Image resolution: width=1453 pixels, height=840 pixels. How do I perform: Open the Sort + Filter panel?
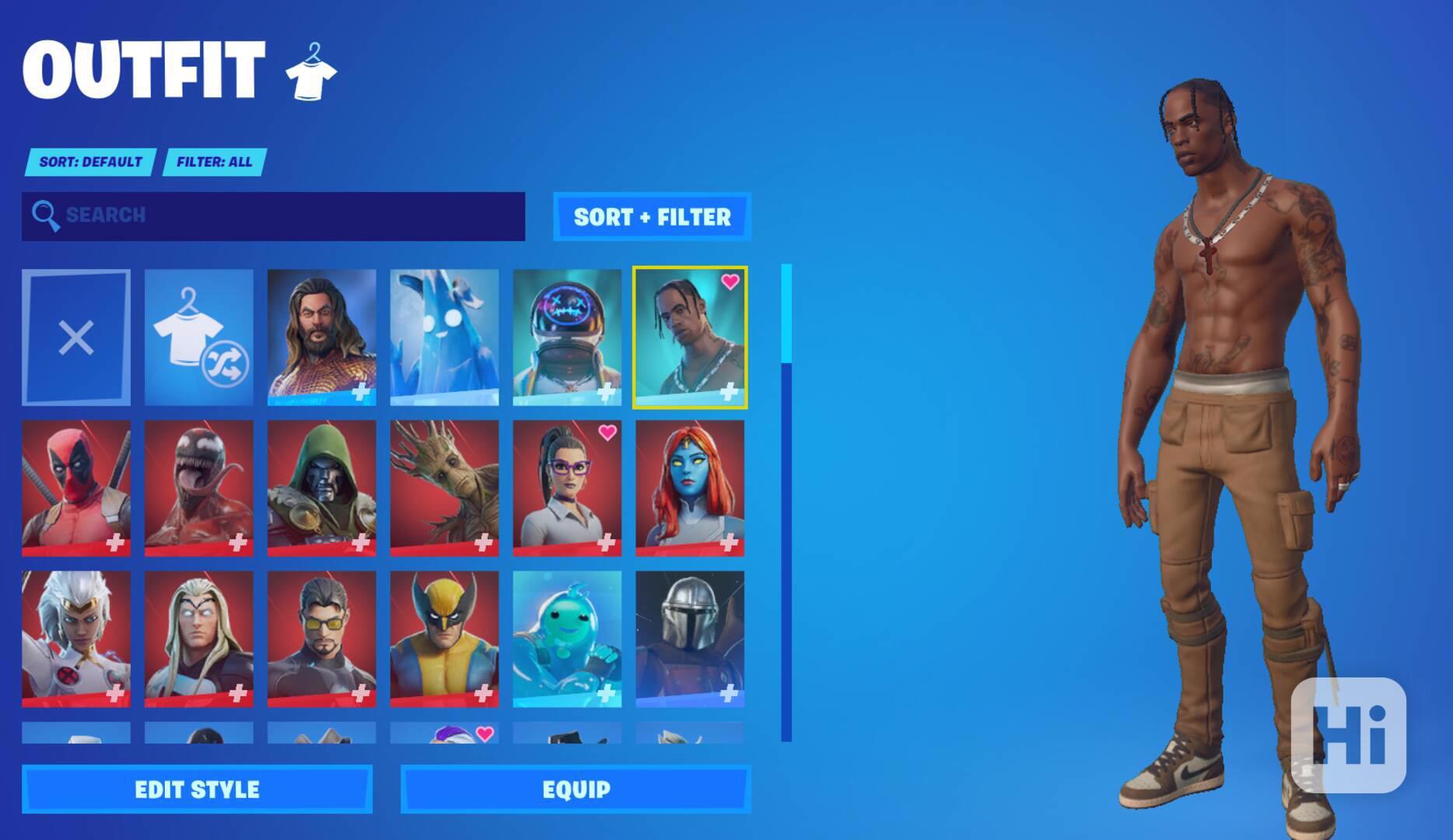coord(652,217)
